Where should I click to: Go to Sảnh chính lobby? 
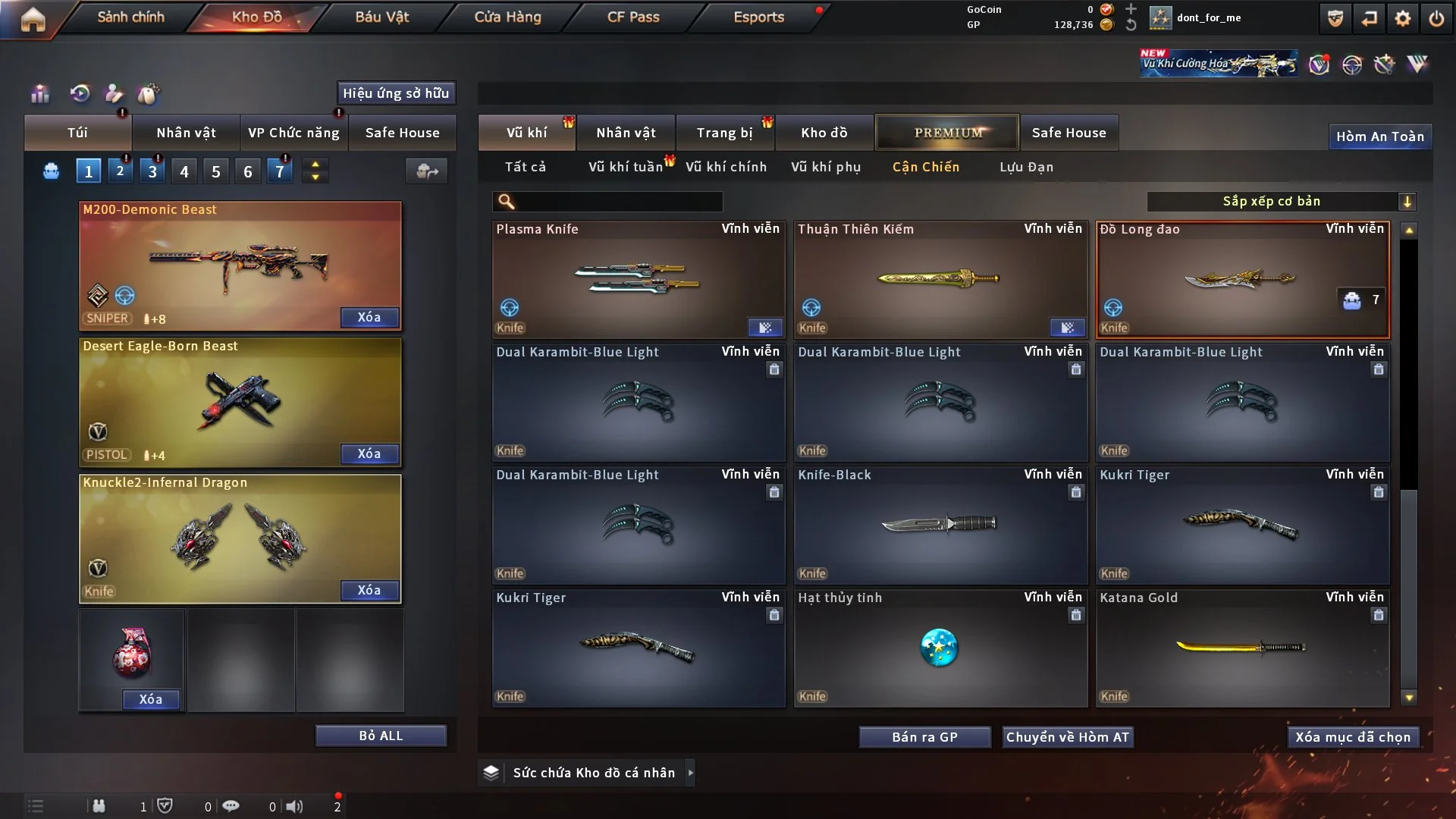coord(130,17)
